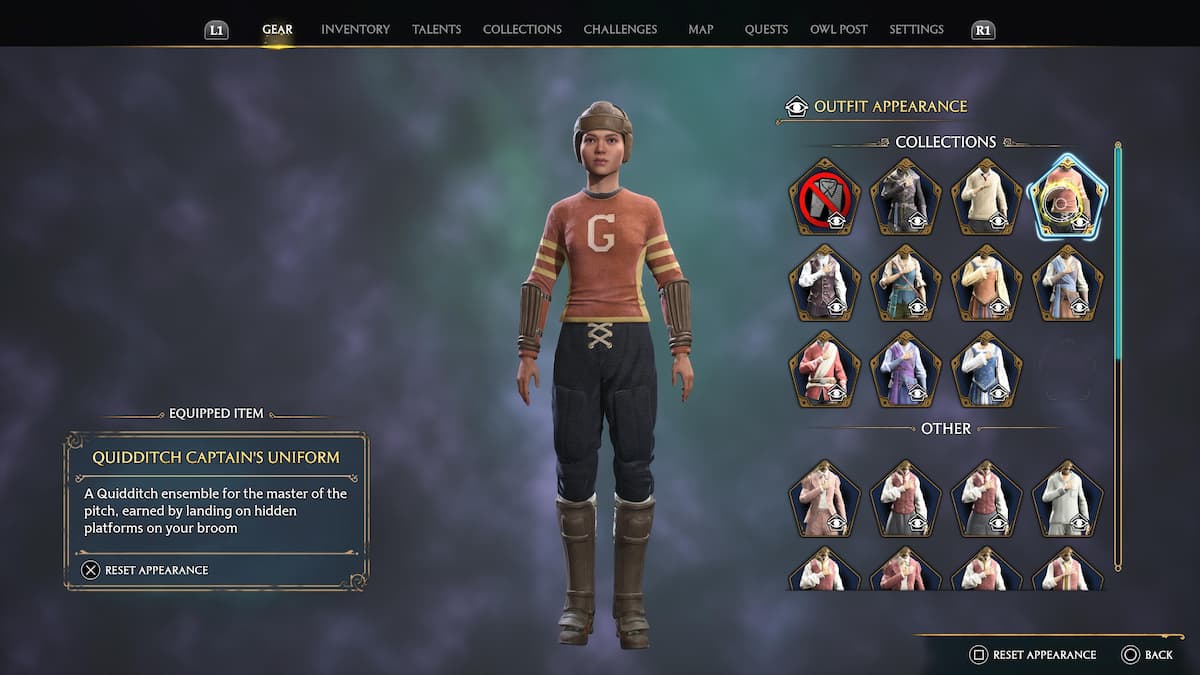The height and width of the screenshot is (675, 1200).
Task: Open the Challenges tab
Action: pyautogui.click(x=620, y=30)
